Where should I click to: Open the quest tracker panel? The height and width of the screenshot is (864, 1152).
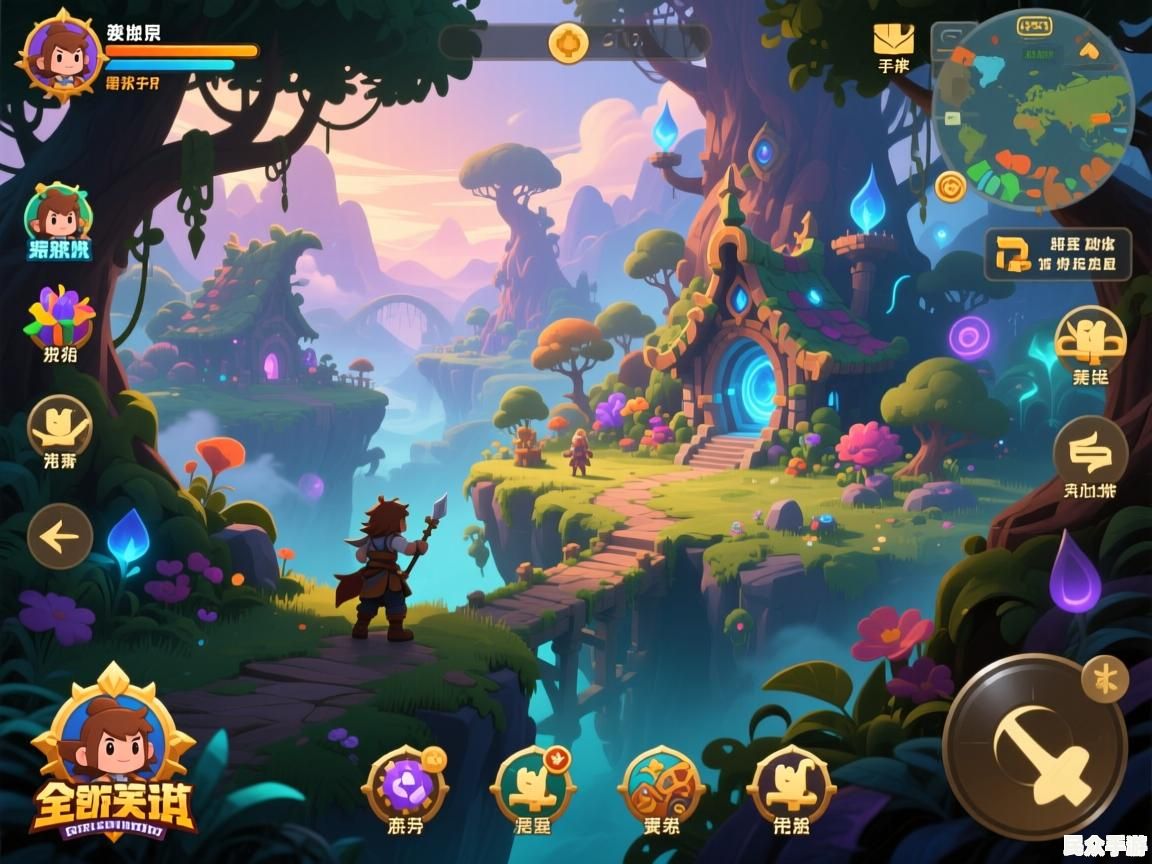coord(1058,254)
